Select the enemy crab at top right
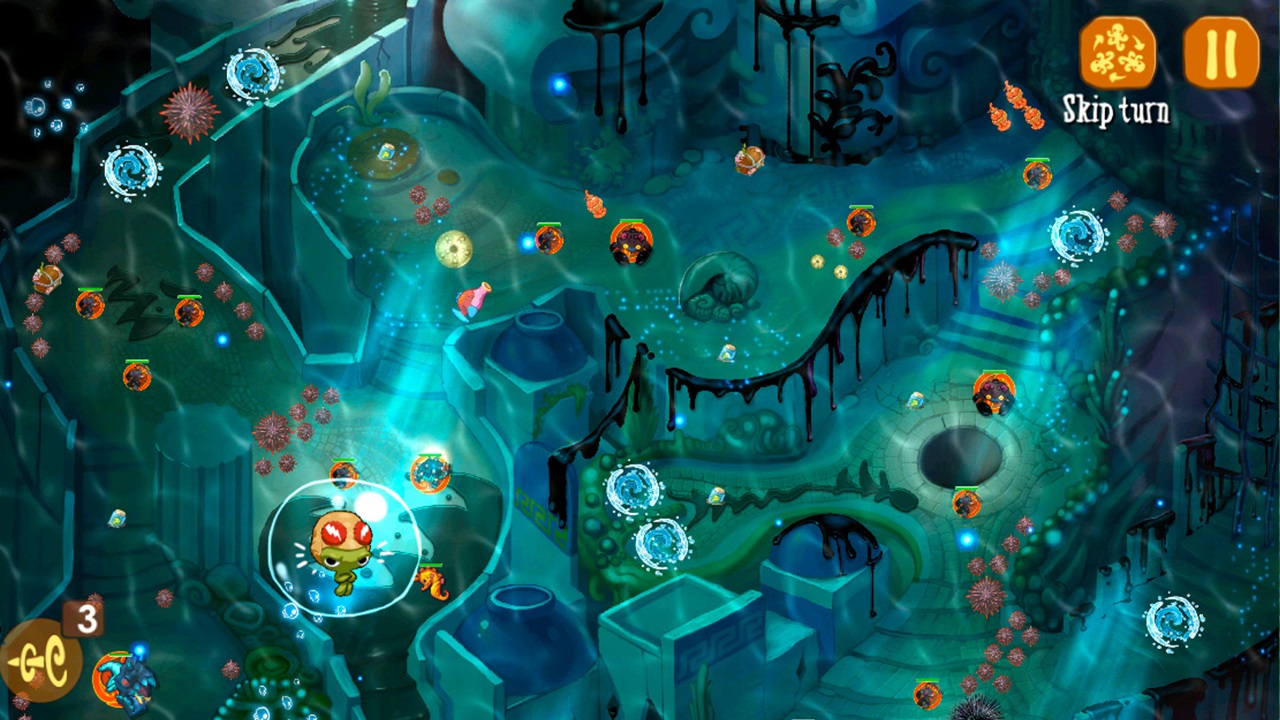This screenshot has width=1280, height=720. [1036, 176]
